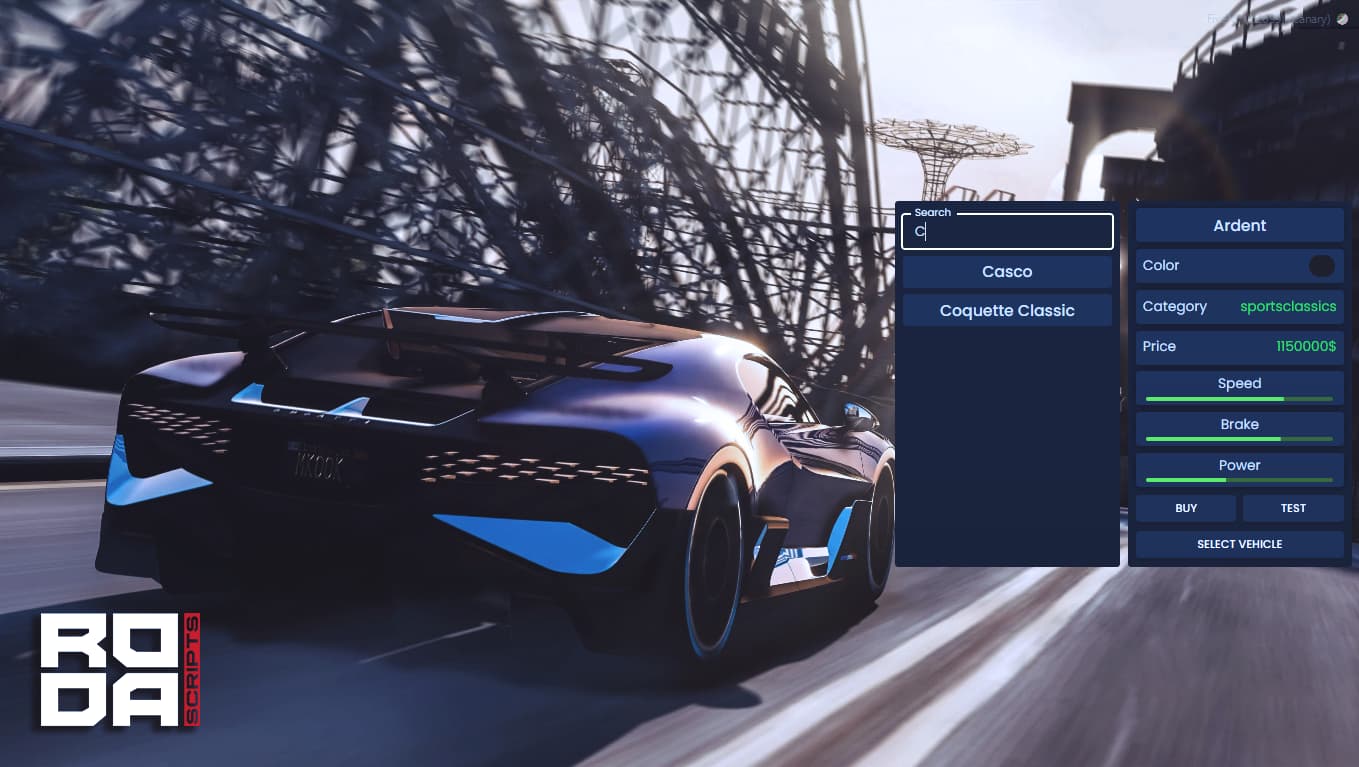Open the sportsclassics category link
The image size is (1359, 767).
(1288, 306)
